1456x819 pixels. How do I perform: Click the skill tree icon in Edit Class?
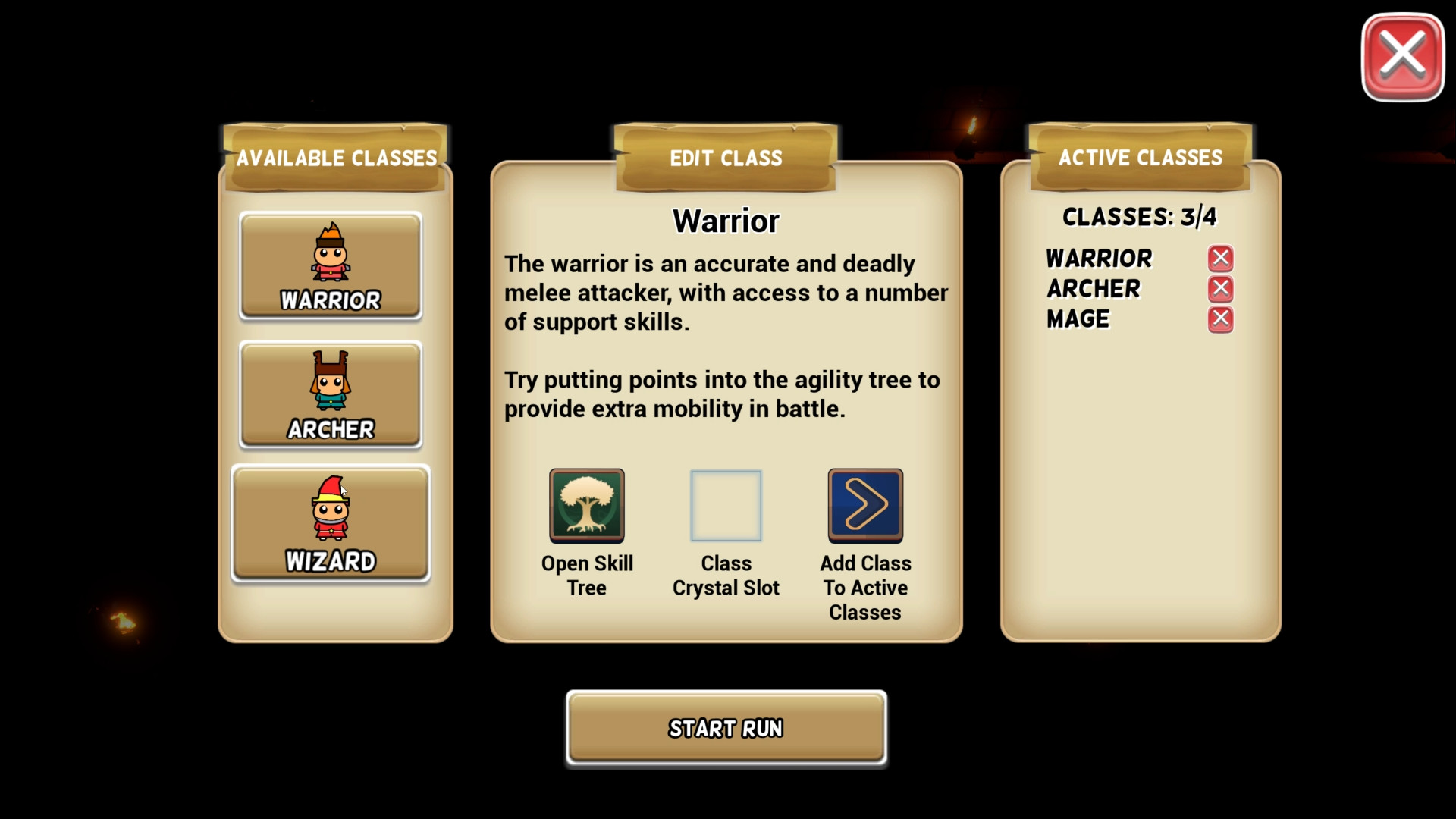587,505
